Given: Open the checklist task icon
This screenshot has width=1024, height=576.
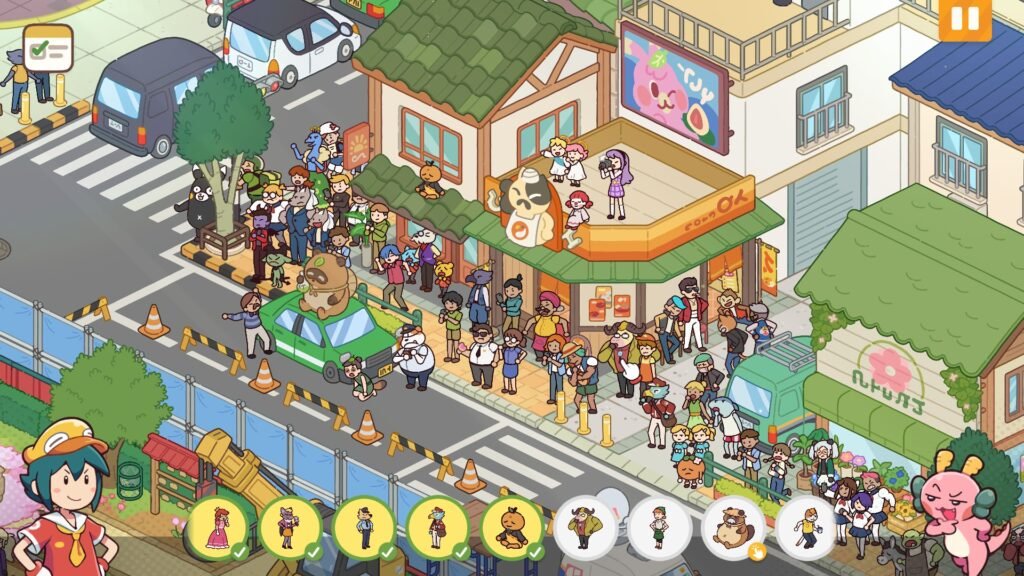Looking at the screenshot, I should (x=48, y=48).
